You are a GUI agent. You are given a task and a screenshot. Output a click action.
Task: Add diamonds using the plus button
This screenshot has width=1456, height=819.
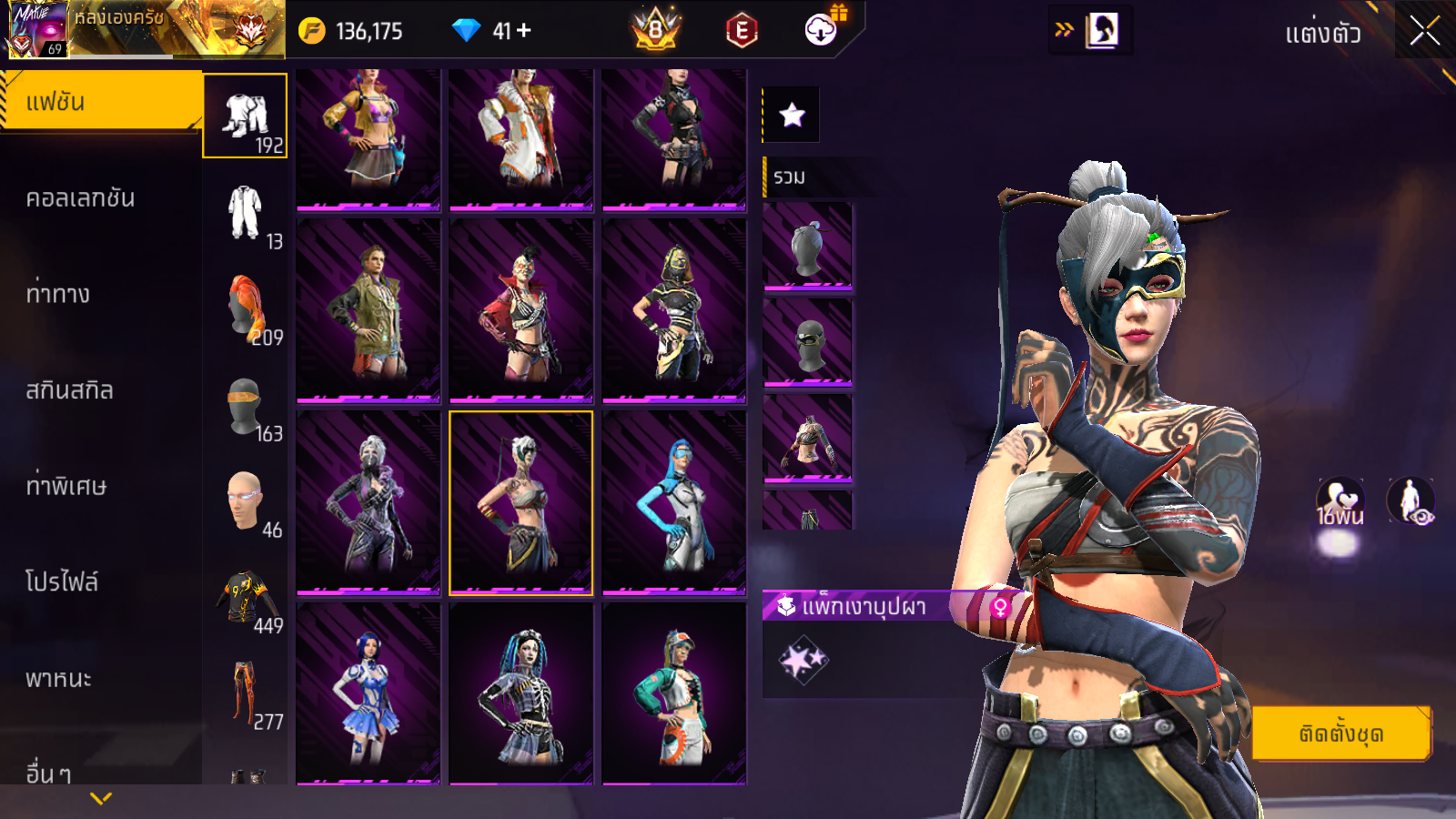(524, 31)
